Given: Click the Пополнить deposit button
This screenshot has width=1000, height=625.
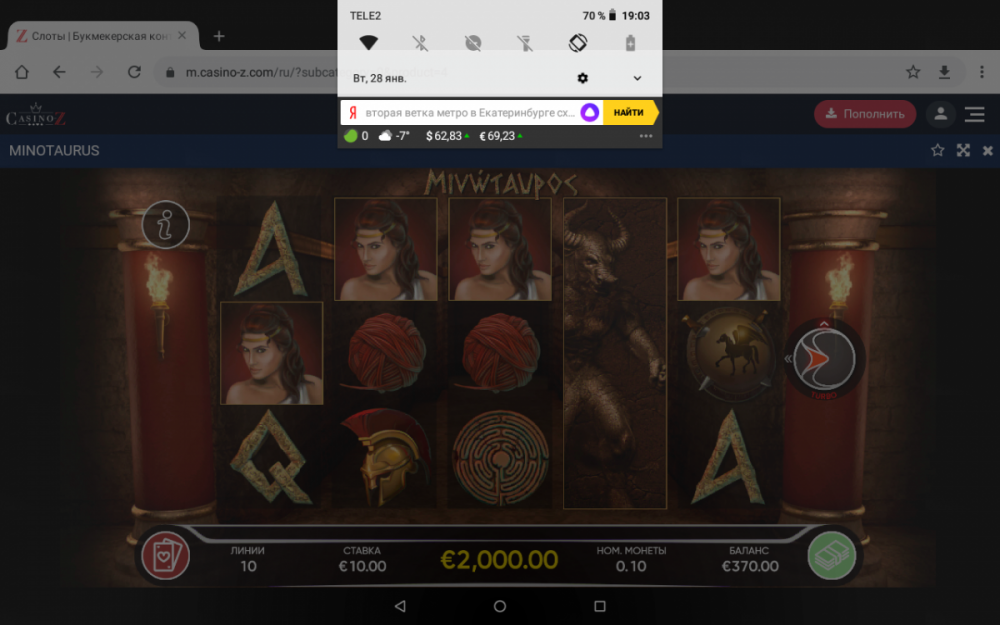Looking at the screenshot, I should [x=864, y=114].
